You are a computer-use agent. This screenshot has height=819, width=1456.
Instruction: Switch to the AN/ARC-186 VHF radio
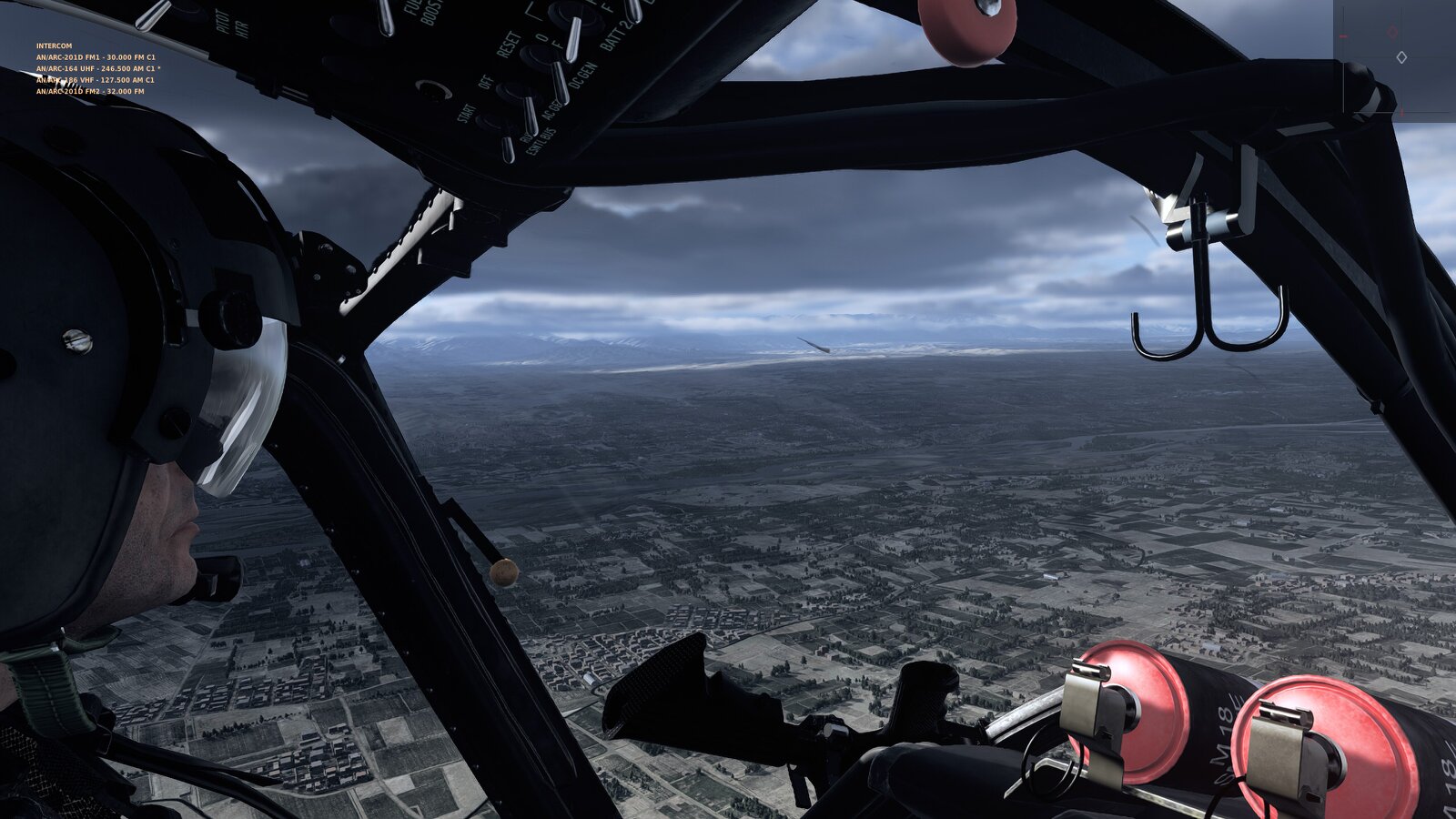(96, 80)
